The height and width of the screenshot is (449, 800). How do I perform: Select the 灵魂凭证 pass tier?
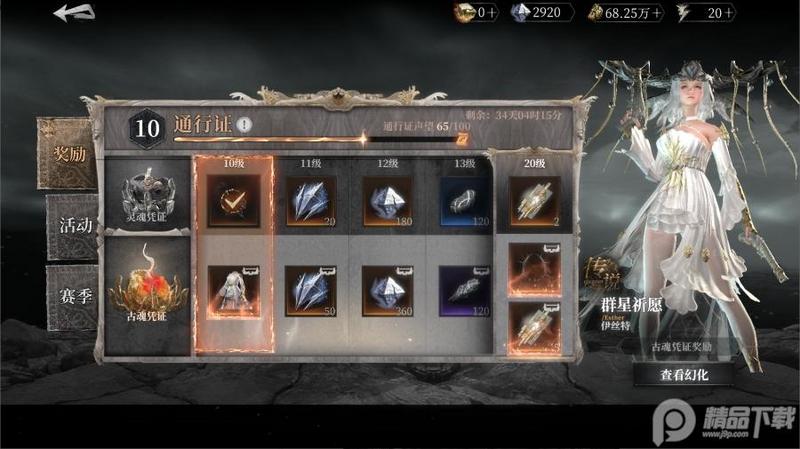148,195
